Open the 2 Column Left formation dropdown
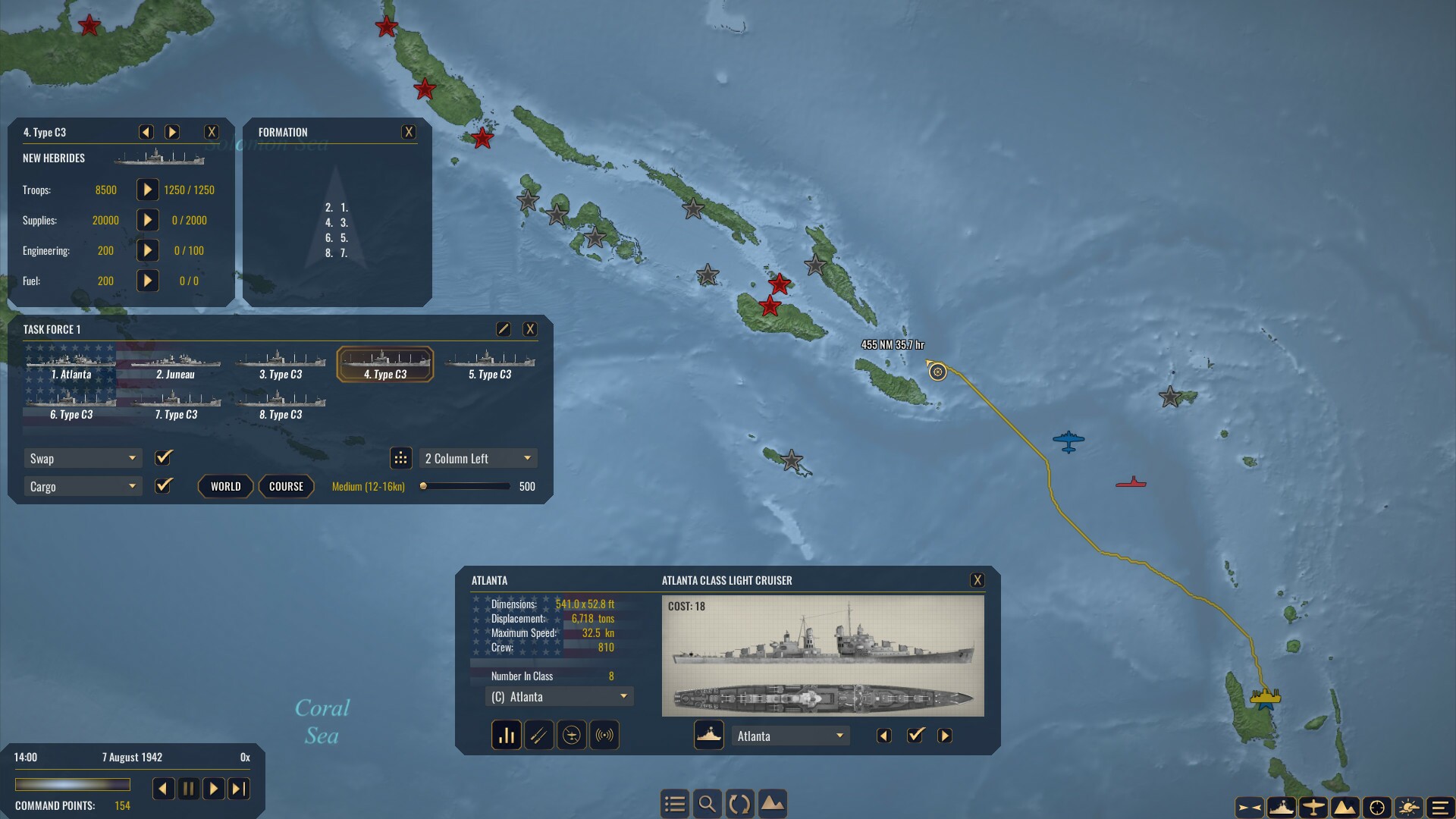Image resolution: width=1456 pixels, height=819 pixels. click(x=478, y=458)
